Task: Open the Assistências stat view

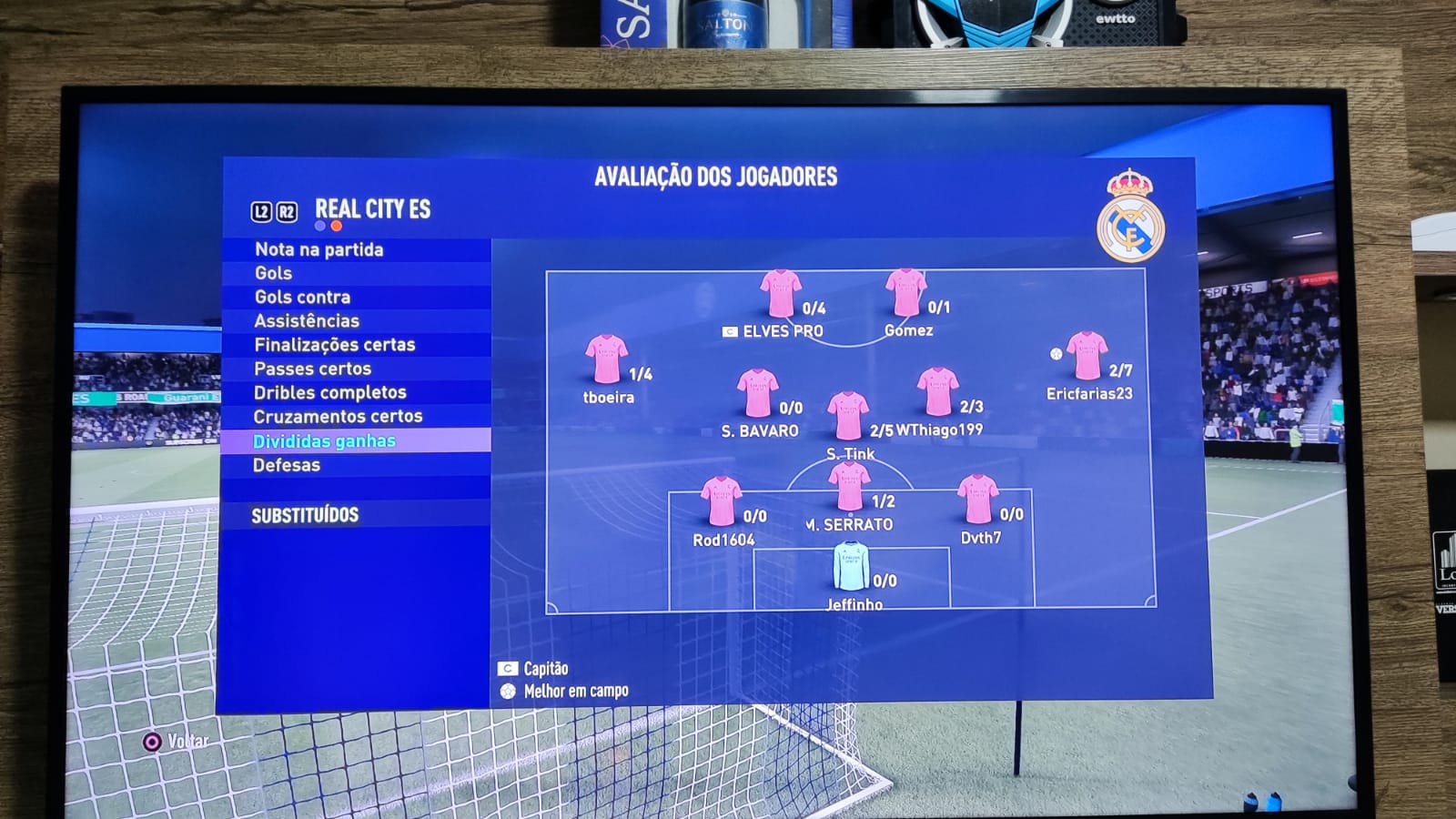Action: pyautogui.click(x=307, y=320)
